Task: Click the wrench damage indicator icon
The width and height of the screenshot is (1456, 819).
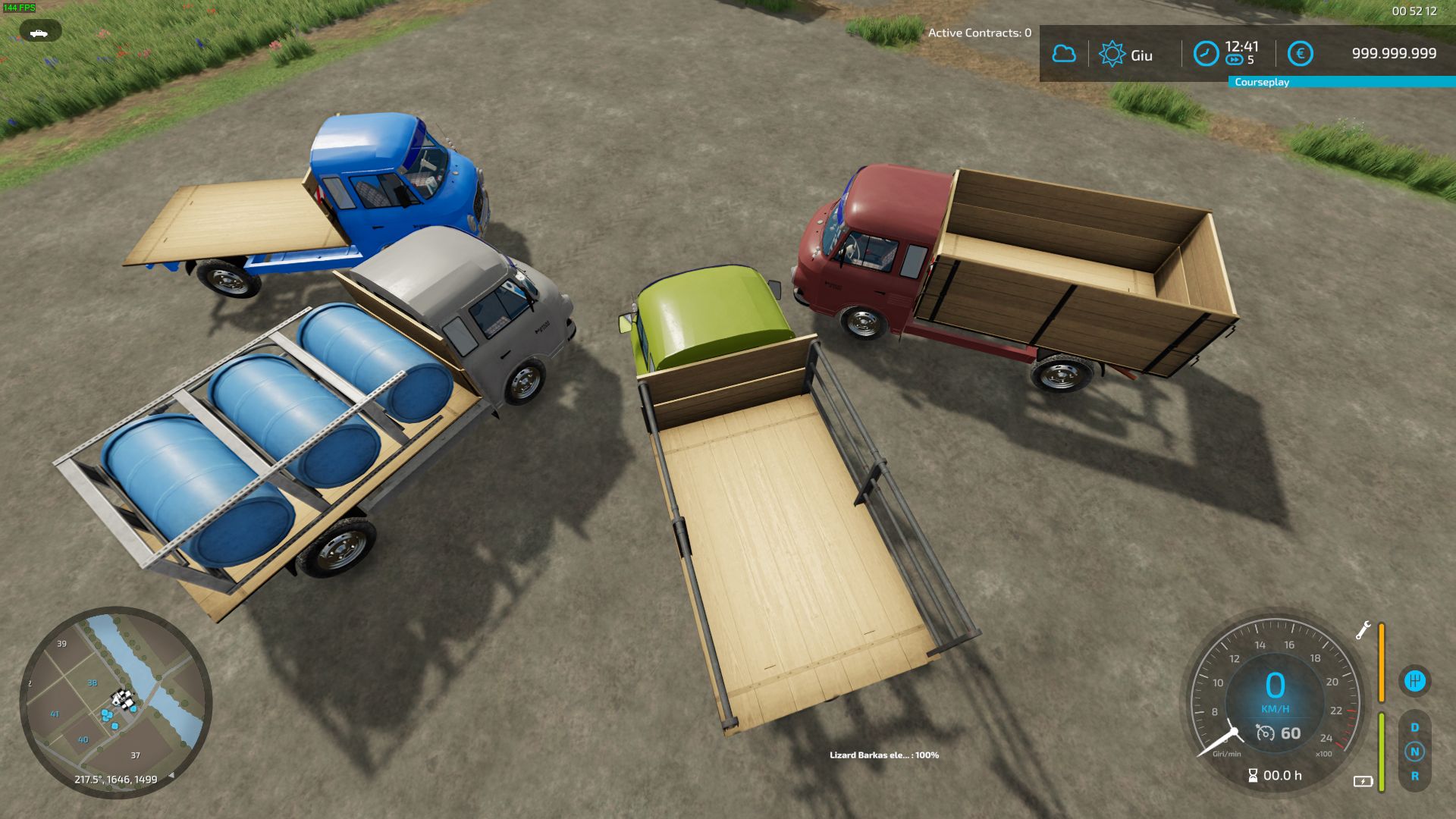Action: pos(1363,630)
